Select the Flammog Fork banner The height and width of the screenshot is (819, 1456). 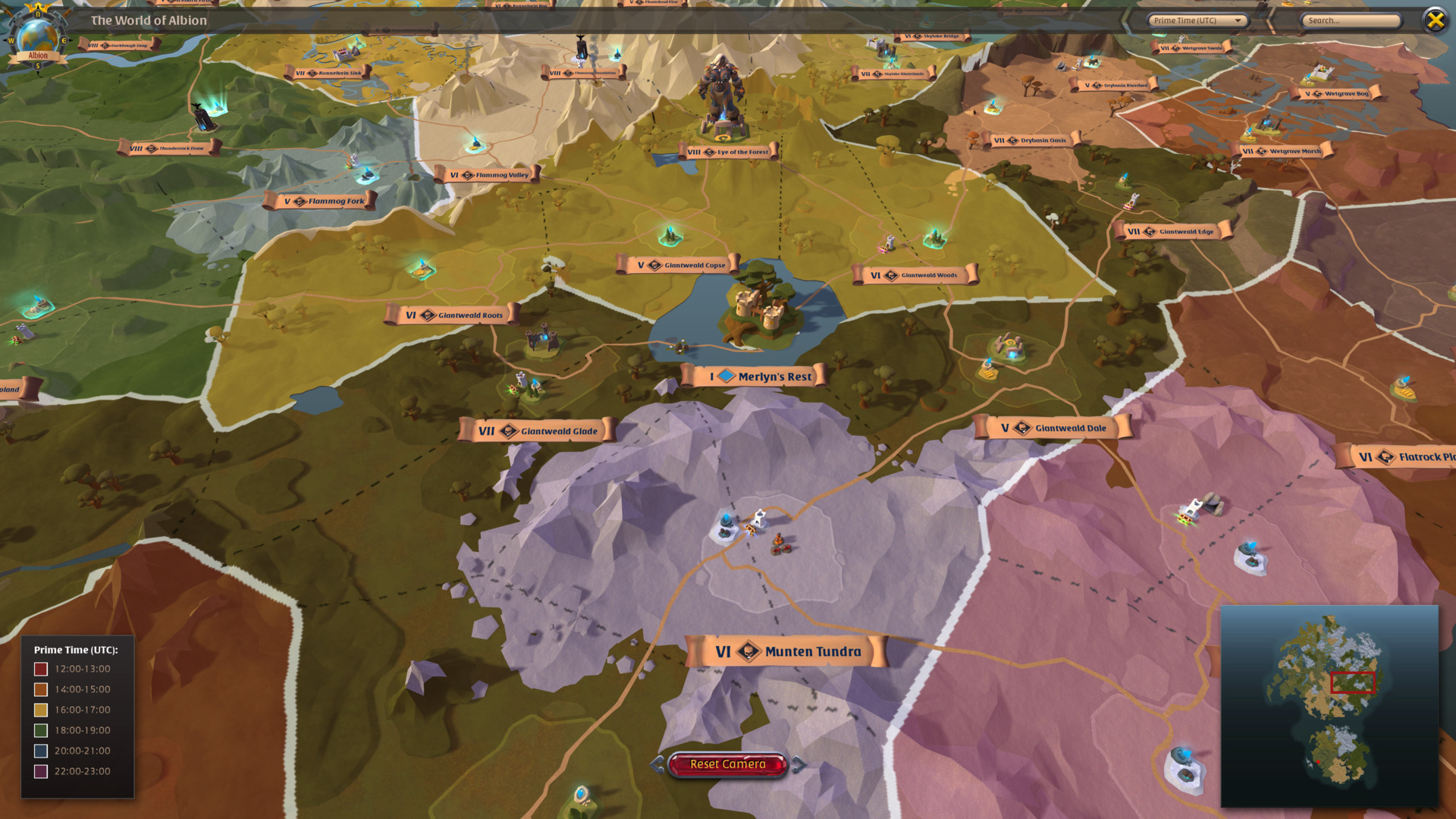click(x=325, y=200)
